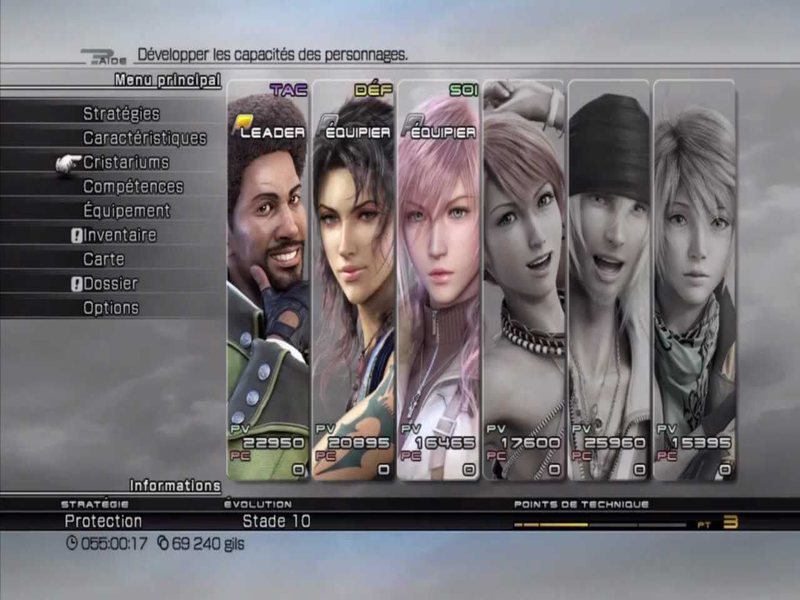
Task: Open the Dossier entry
Action: [110, 284]
